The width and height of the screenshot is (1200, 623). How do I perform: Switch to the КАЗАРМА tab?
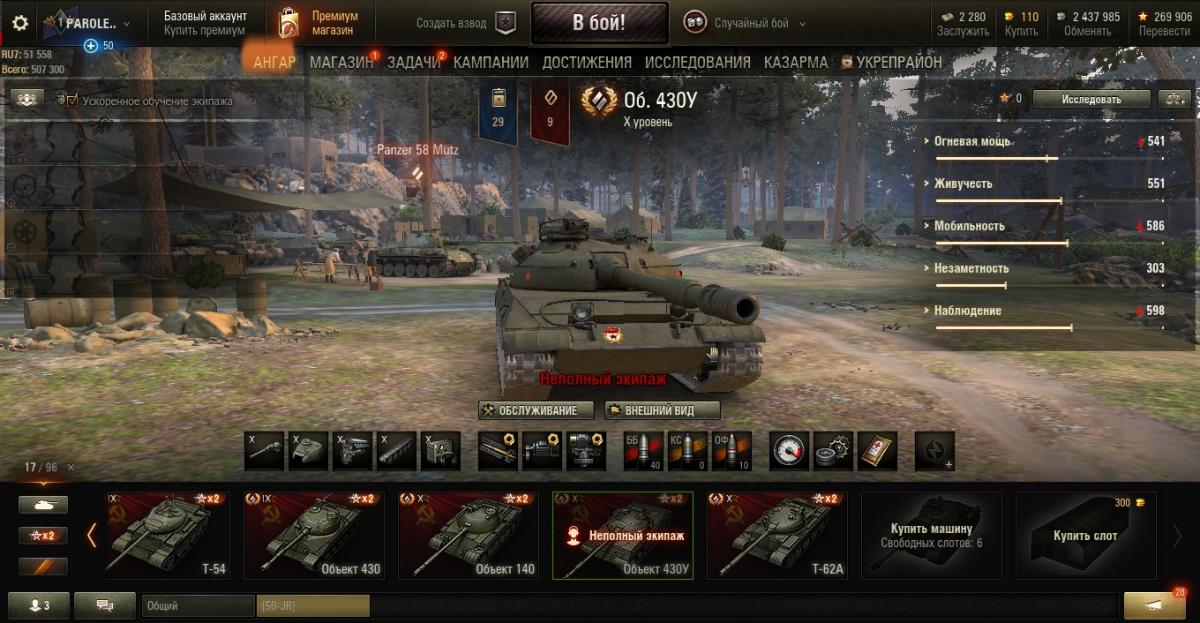click(x=796, y=62)
